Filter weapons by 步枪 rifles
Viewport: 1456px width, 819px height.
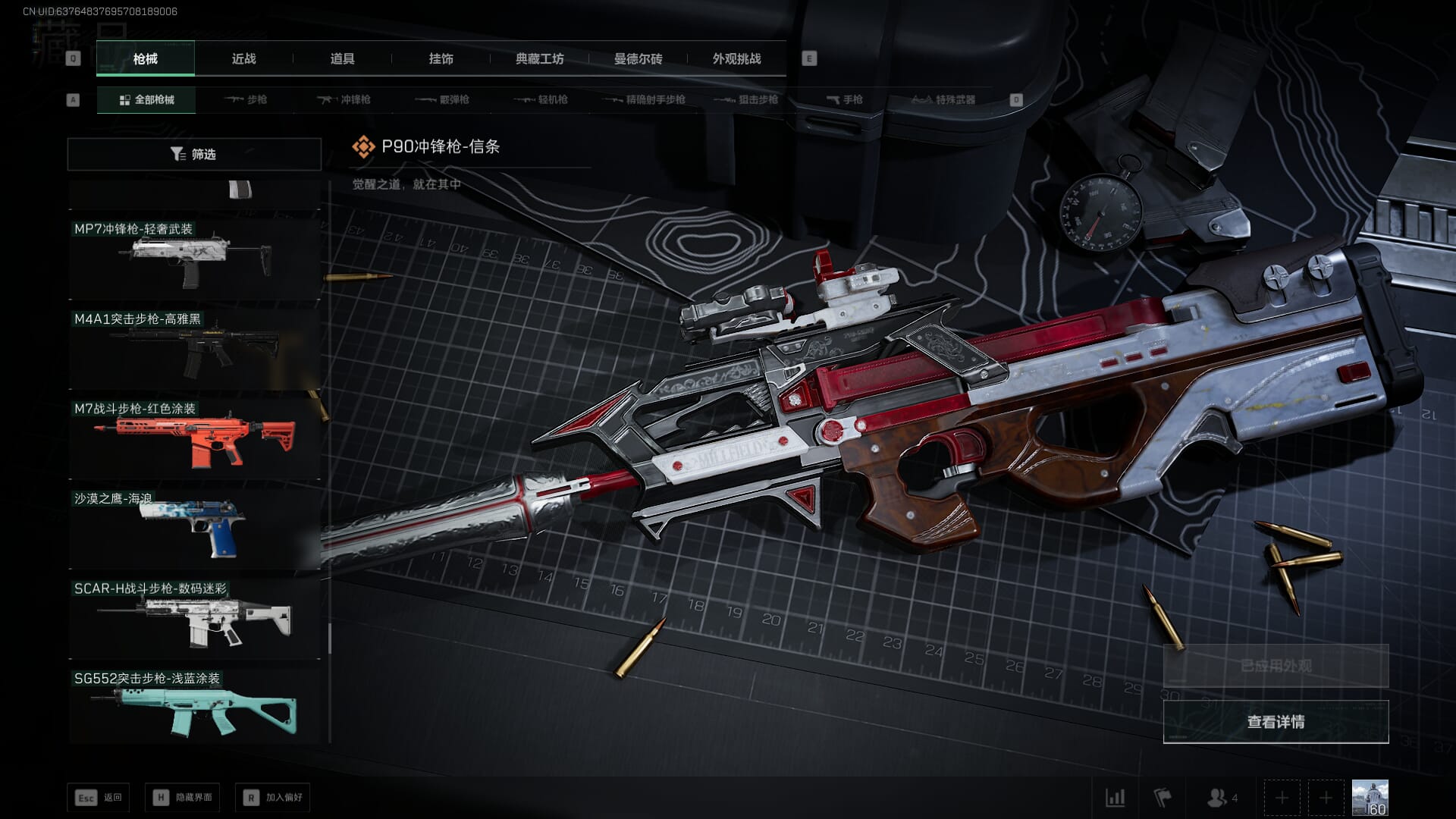(246, 99)
